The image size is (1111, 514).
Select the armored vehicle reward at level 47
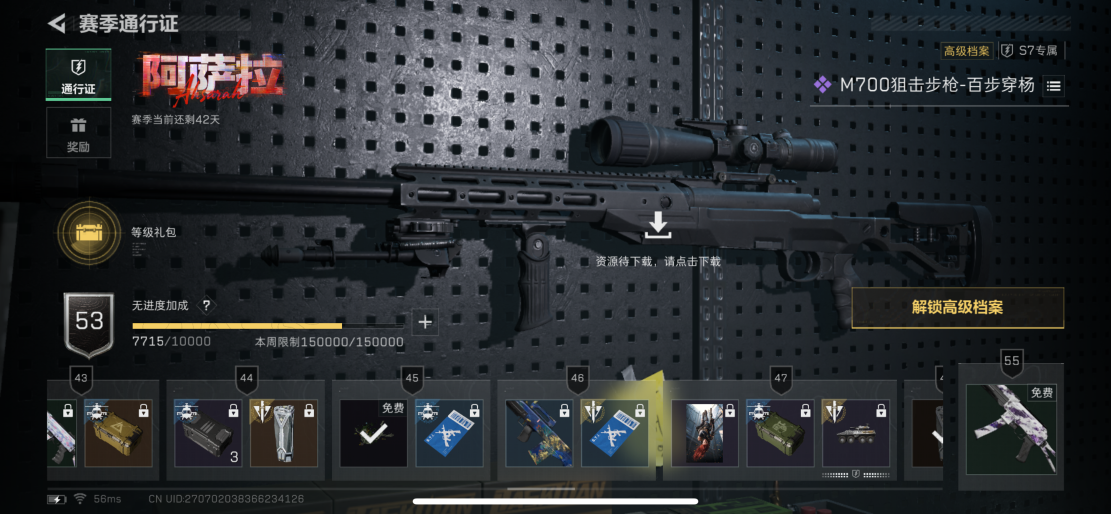(856, 434)
